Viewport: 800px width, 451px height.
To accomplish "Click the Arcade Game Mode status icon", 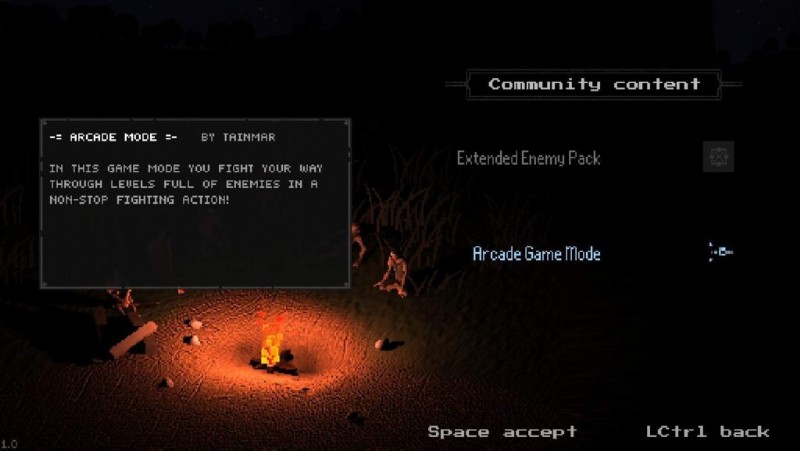I will coord(720,252).
